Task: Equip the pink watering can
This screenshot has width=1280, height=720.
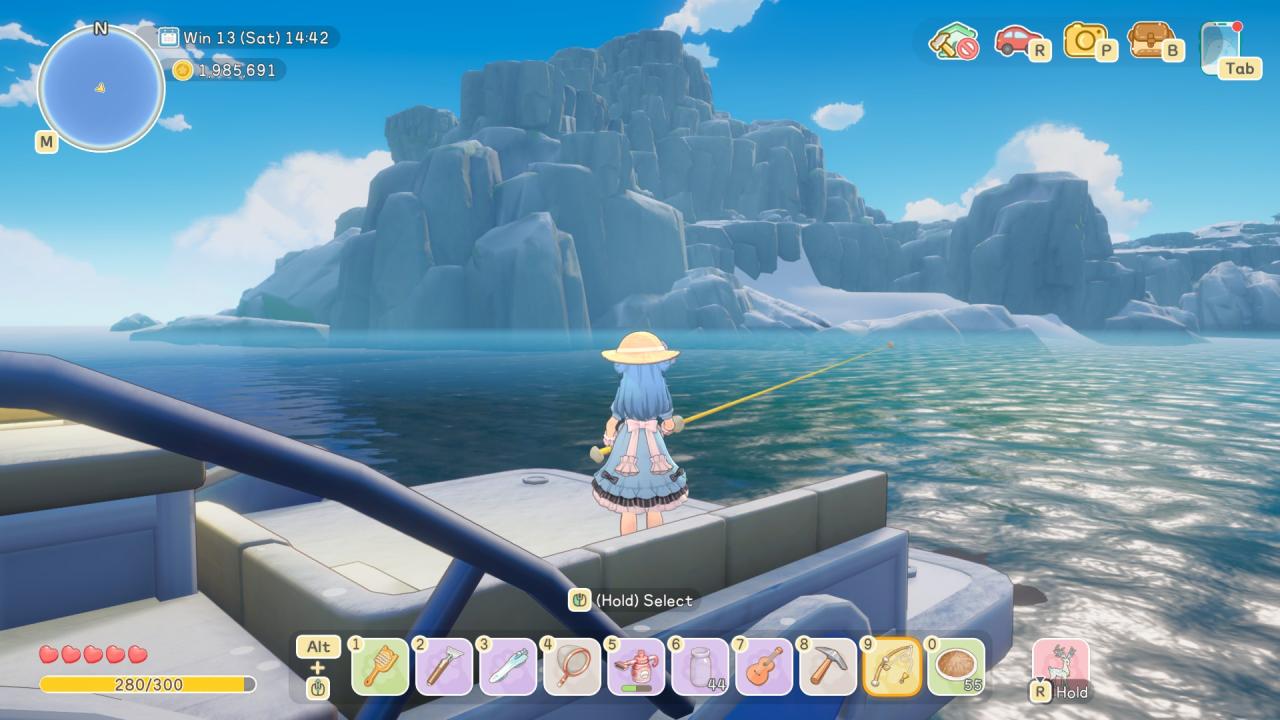Action: [636, 666]
